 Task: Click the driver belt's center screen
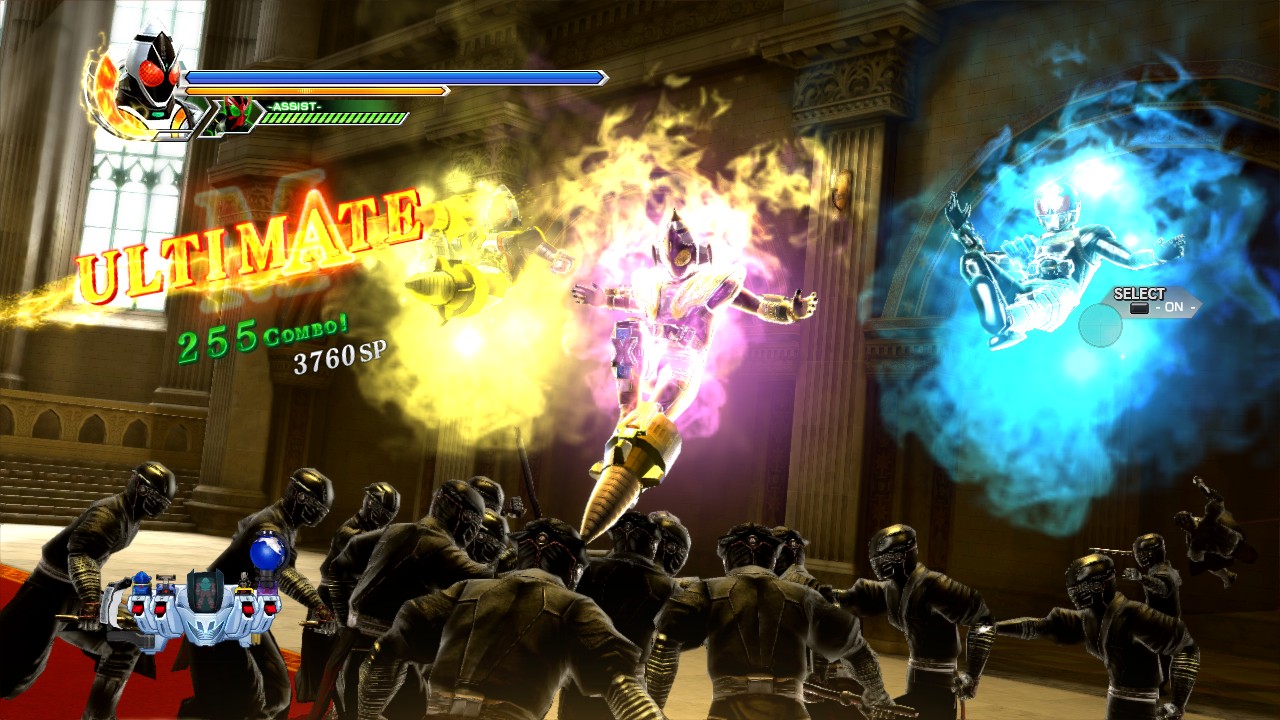point(204,590)
